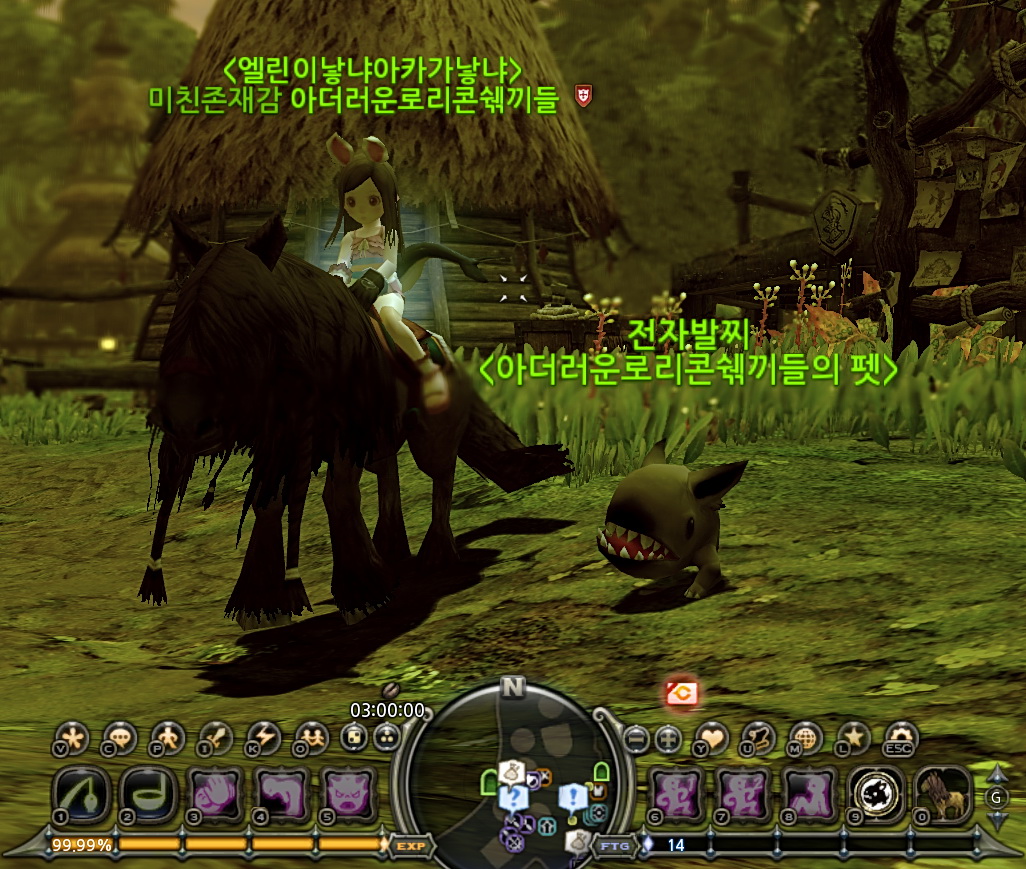Open the lightning bolt skill menu
1026x869 pixels.
click(x=264, y=738)
